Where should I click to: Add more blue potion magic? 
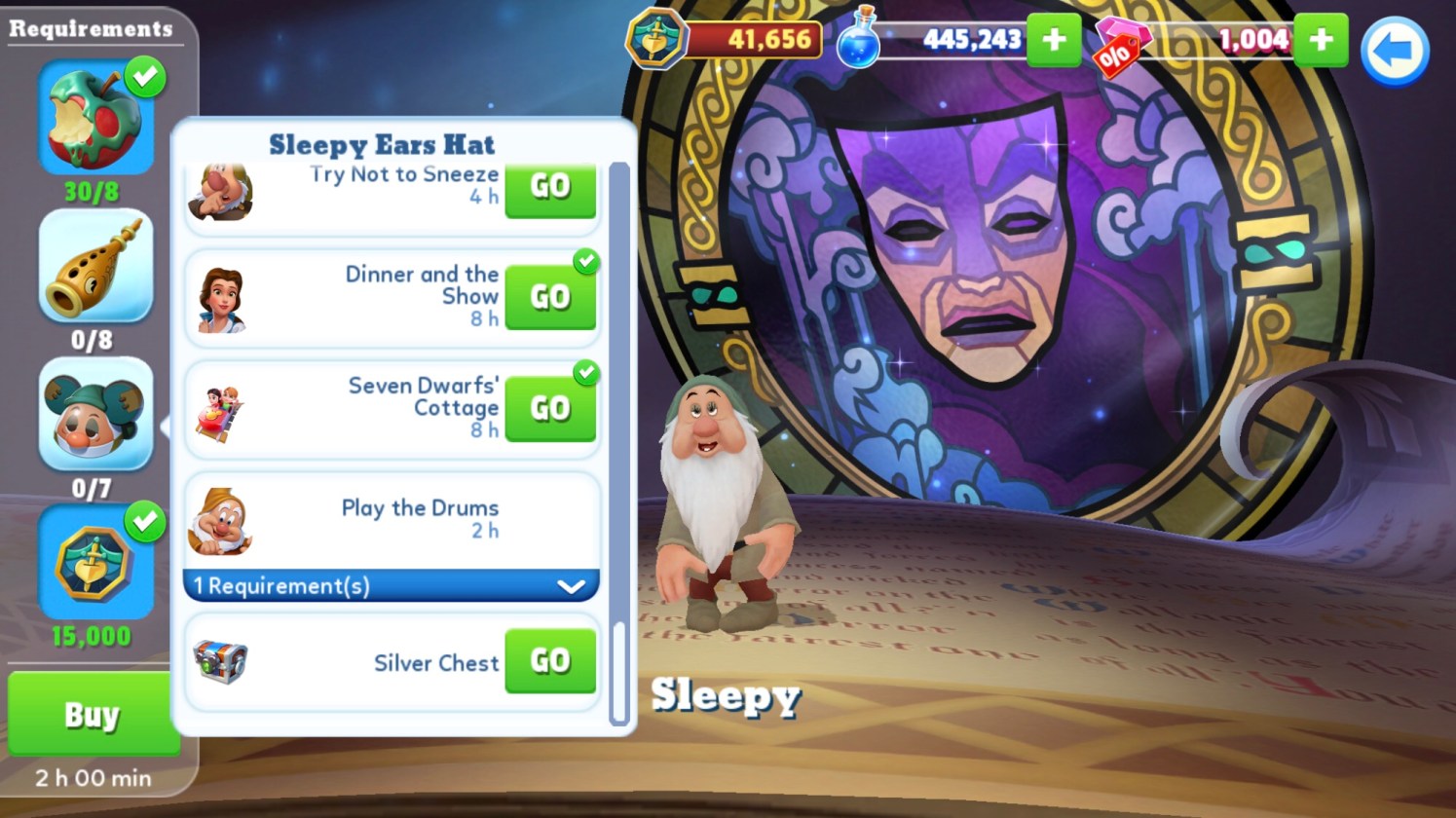pyautogui.click(x=1054, y=40)
